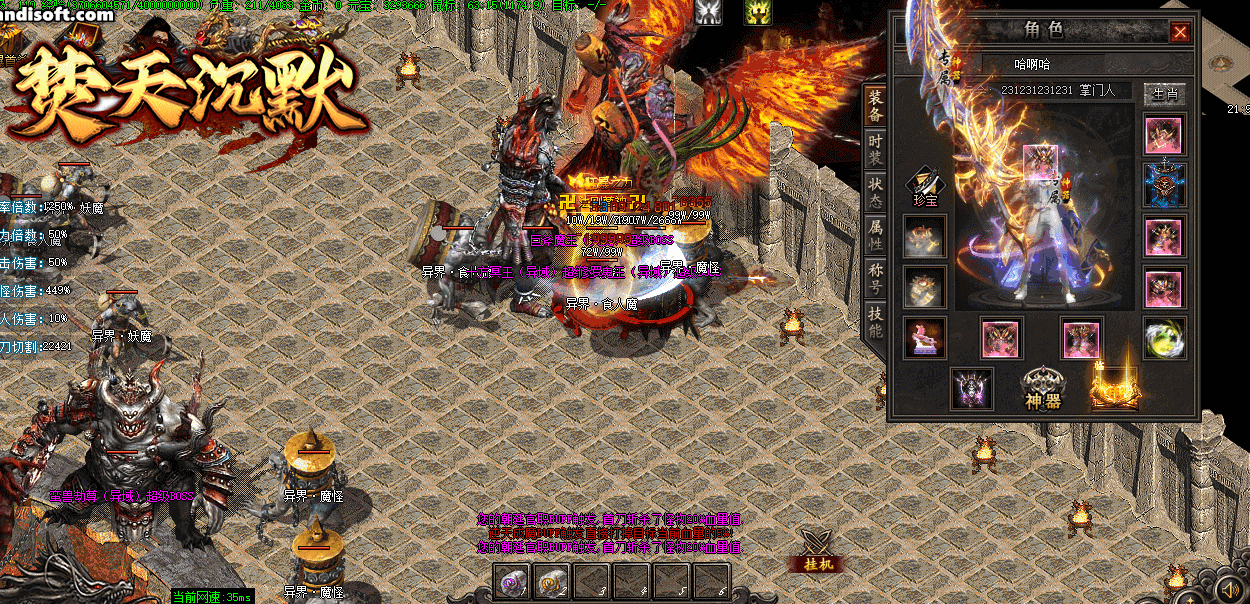Use the purple scroll in hotbar slot 1

point(513,582)
